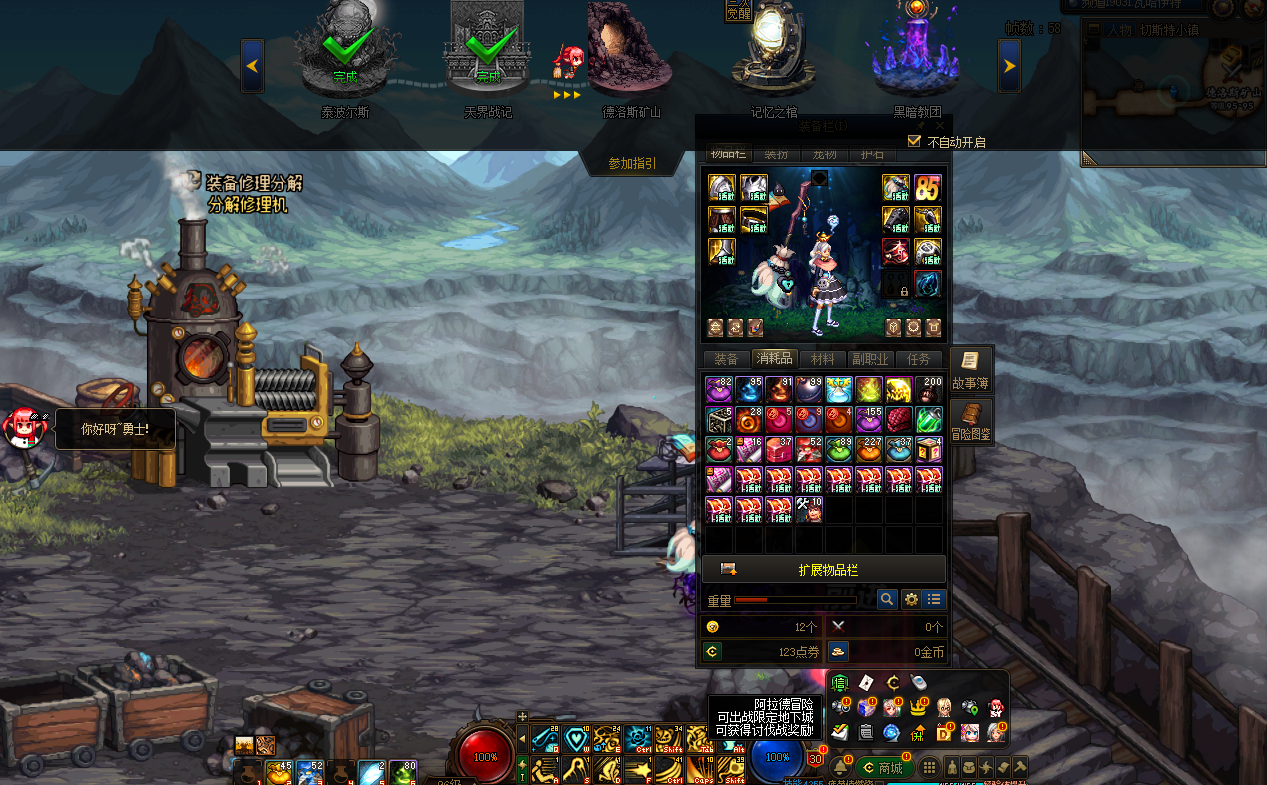This screenshot has height=785, width=1267.
Task: Open inventory search with magnifier button
Action: [x=886, y=599]
